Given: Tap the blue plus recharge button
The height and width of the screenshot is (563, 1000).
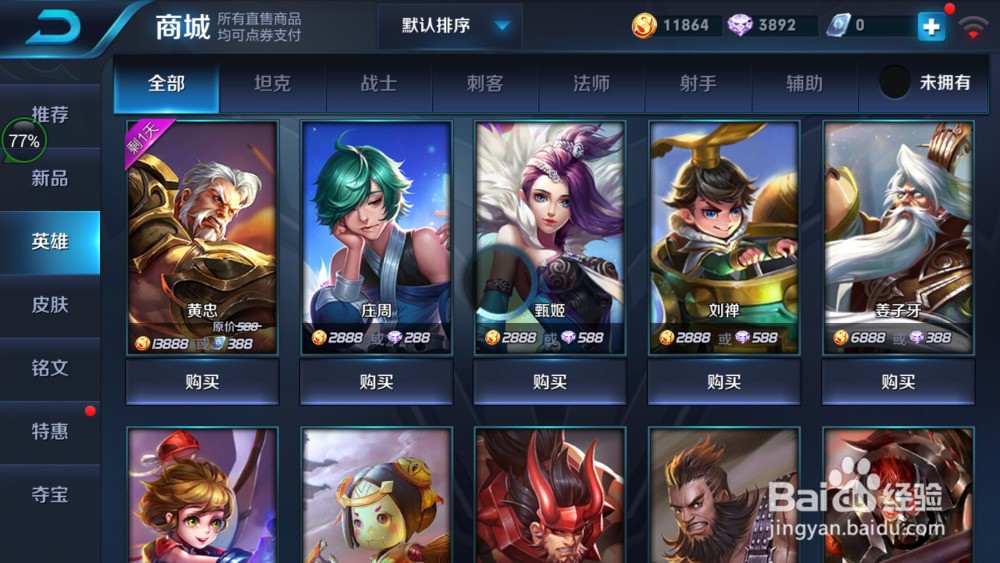Looking at the screenshot, I should 930,27.
